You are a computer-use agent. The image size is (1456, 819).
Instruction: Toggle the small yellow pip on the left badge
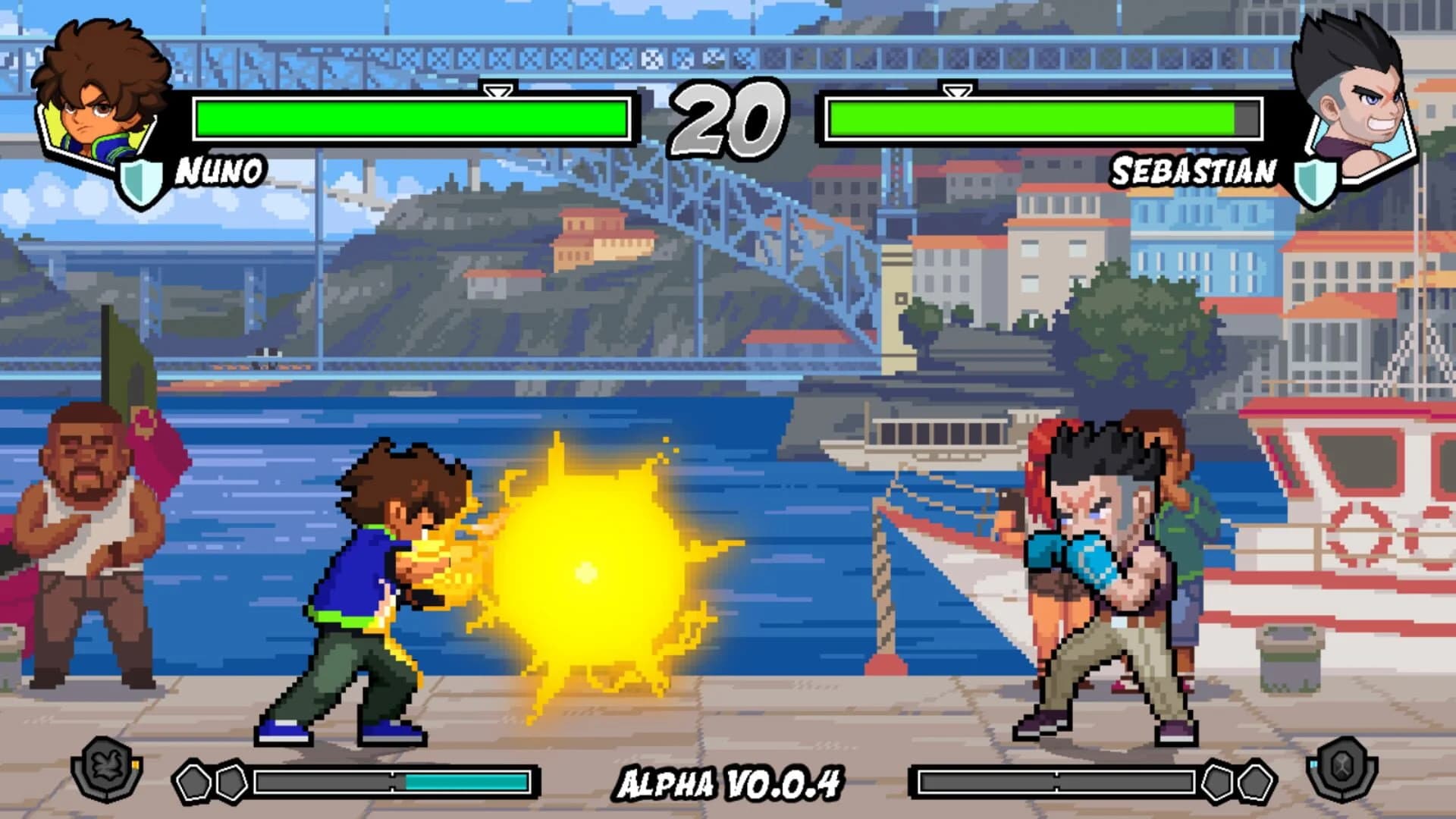point(135,764)
